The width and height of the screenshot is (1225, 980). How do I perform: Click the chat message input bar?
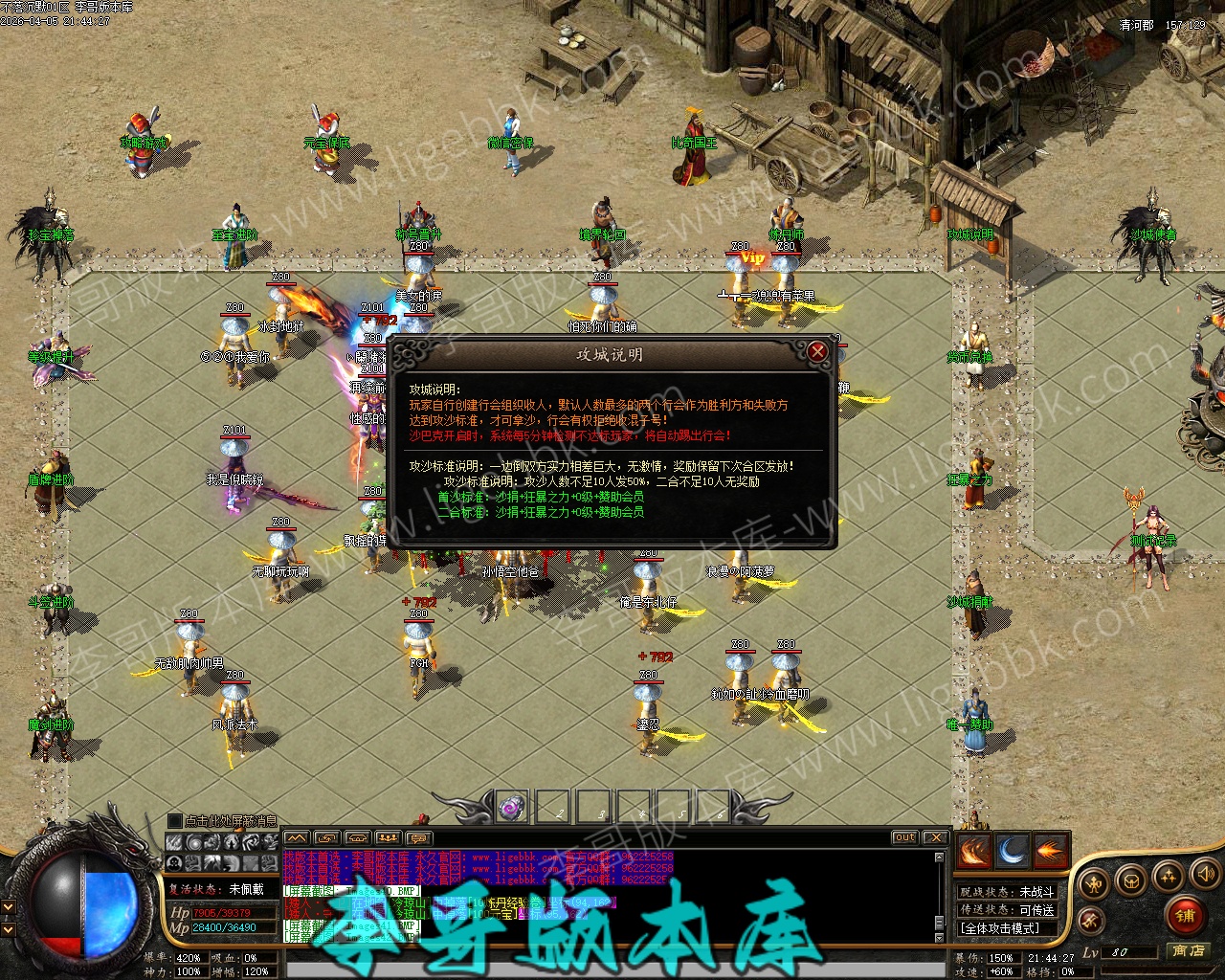point(612,944)
